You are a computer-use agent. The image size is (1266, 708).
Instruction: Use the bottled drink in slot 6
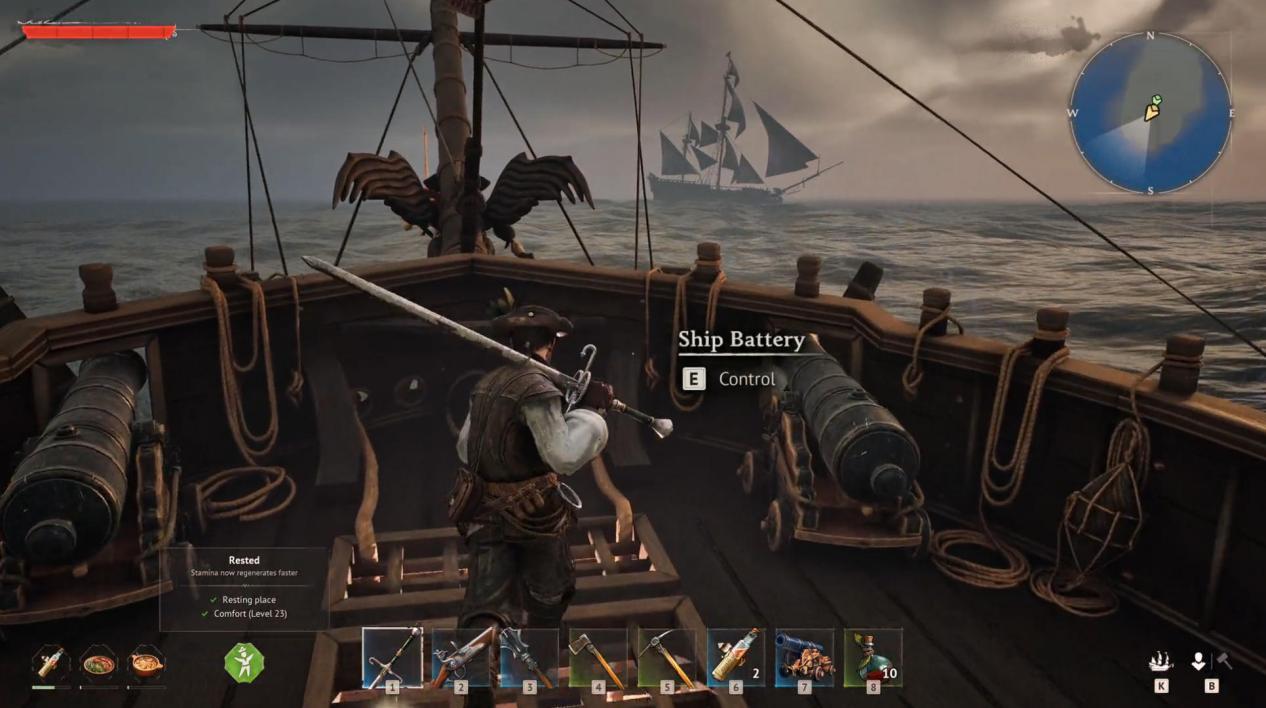point(736,657)
